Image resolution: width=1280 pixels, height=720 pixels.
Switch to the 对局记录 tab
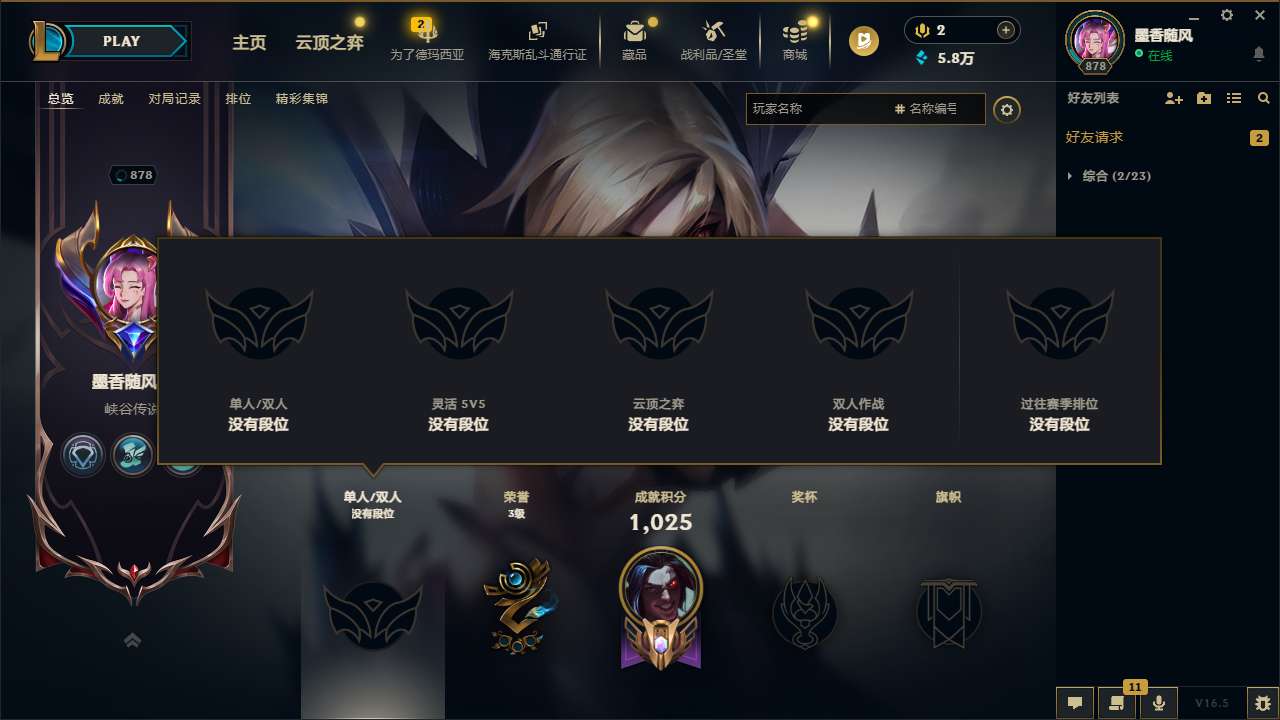tap(173, 98)
